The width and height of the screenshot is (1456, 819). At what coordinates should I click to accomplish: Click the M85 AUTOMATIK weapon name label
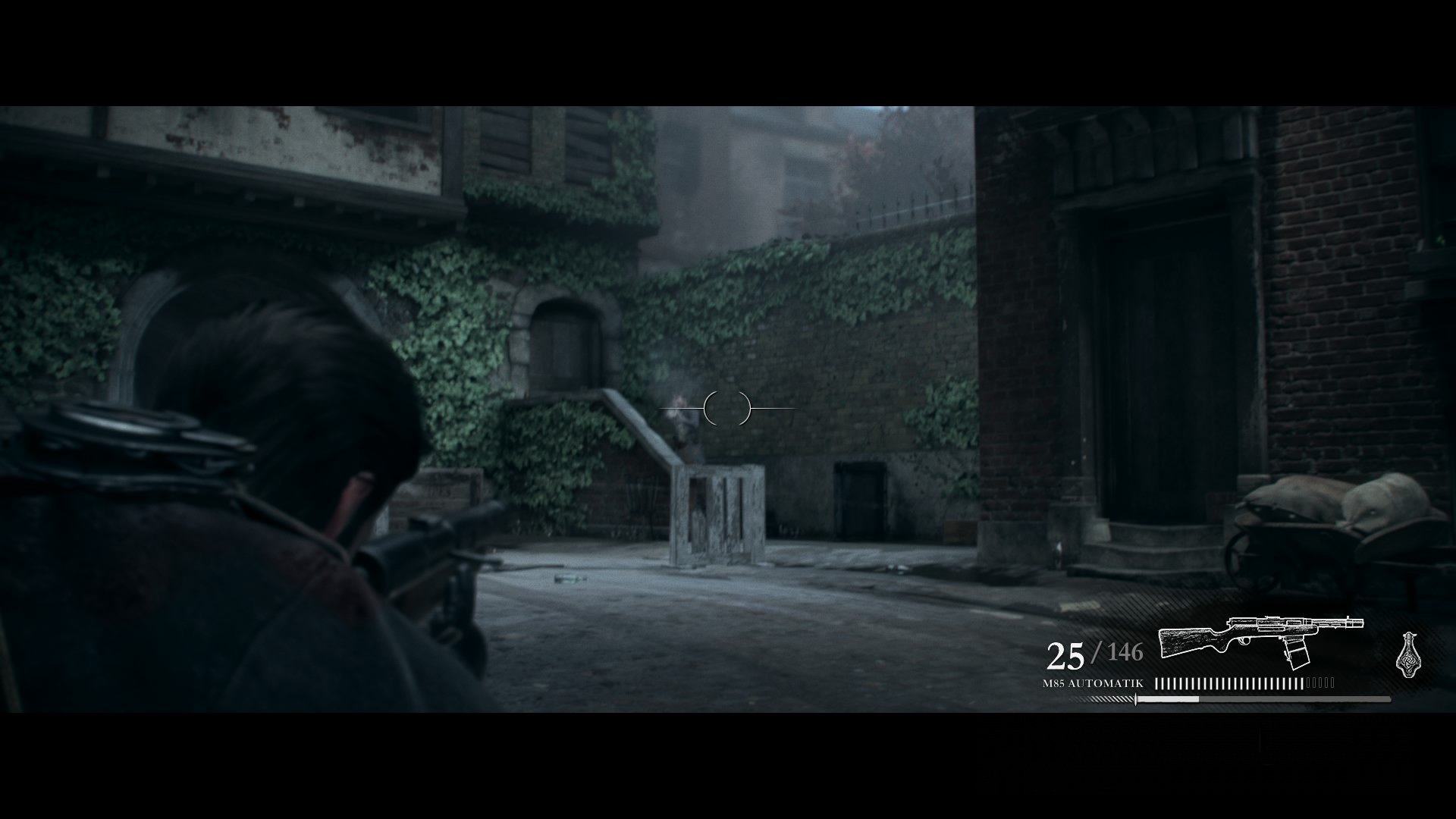coord(1092,682)
